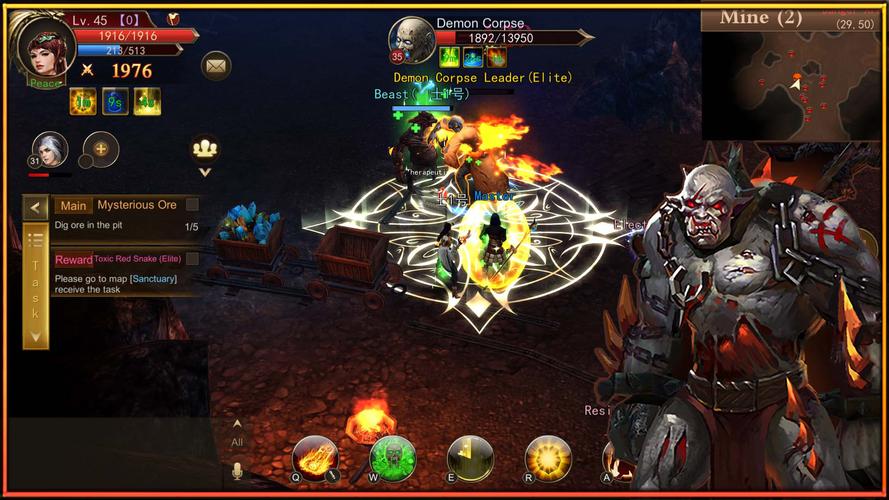Cast the fire meteor skill

coord(314,457)
